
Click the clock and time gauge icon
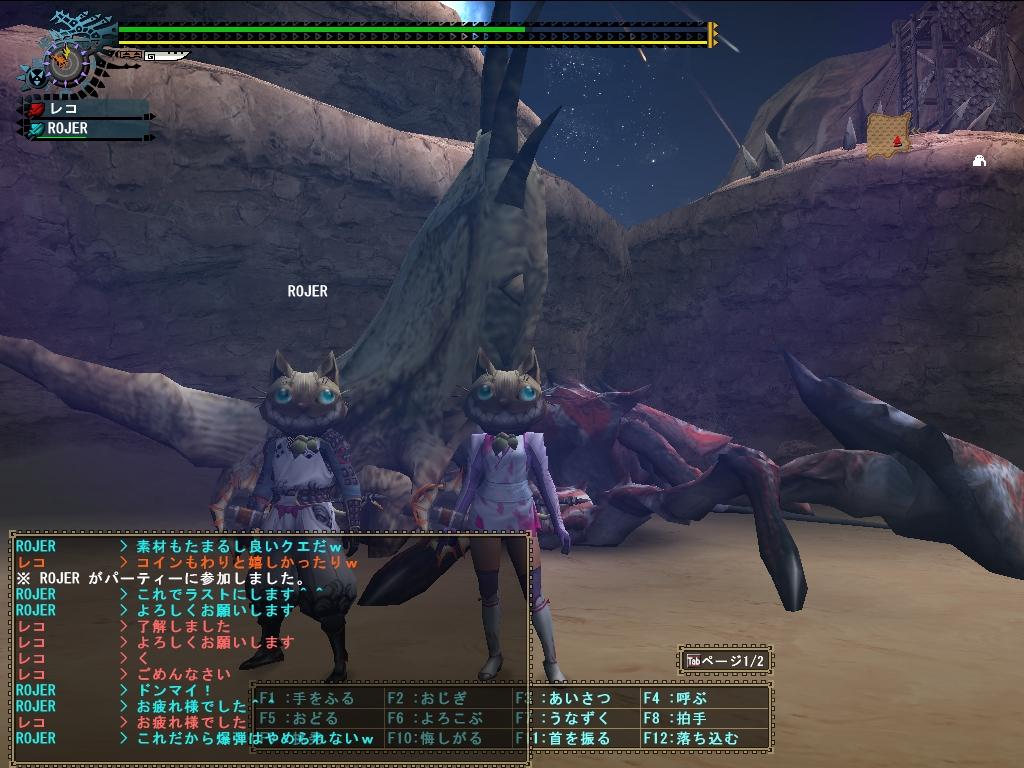coord(67,62)
